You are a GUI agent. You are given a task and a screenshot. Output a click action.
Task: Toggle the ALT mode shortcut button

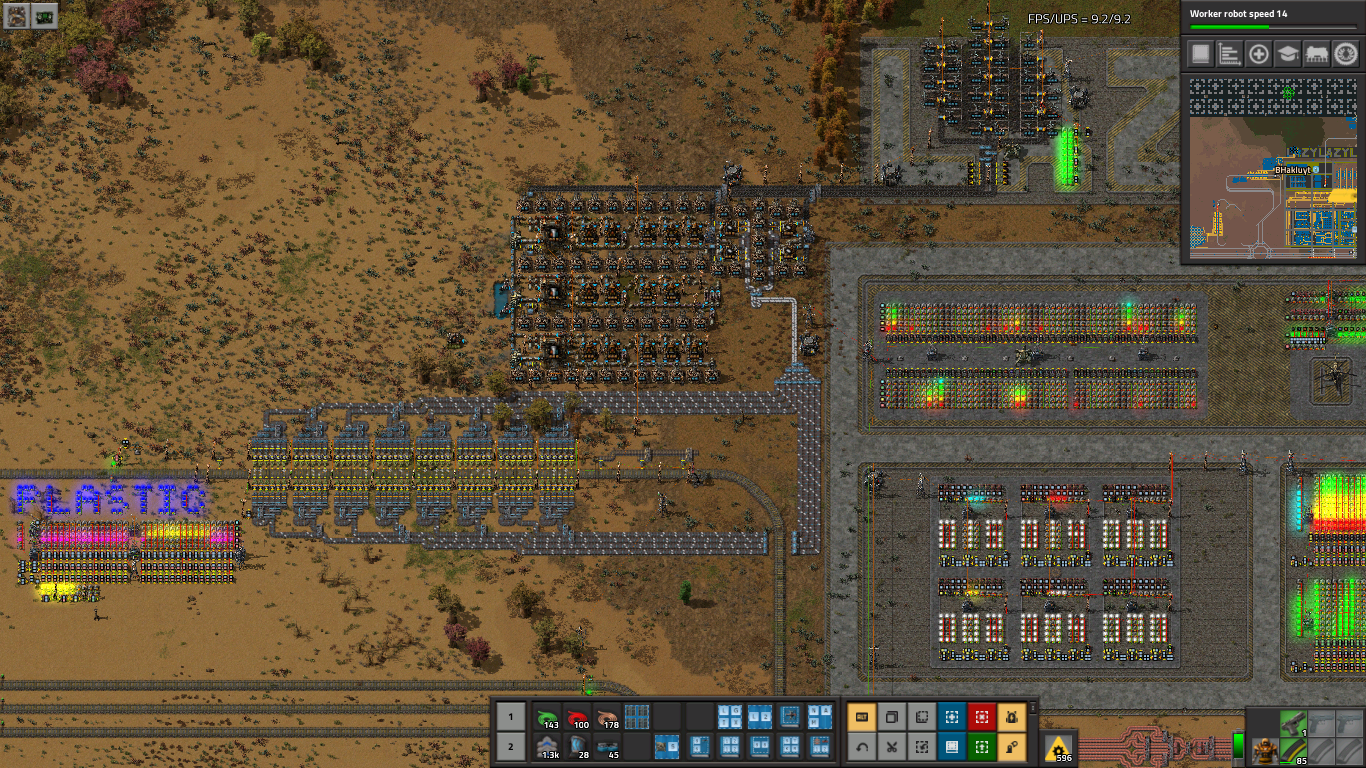861,717
